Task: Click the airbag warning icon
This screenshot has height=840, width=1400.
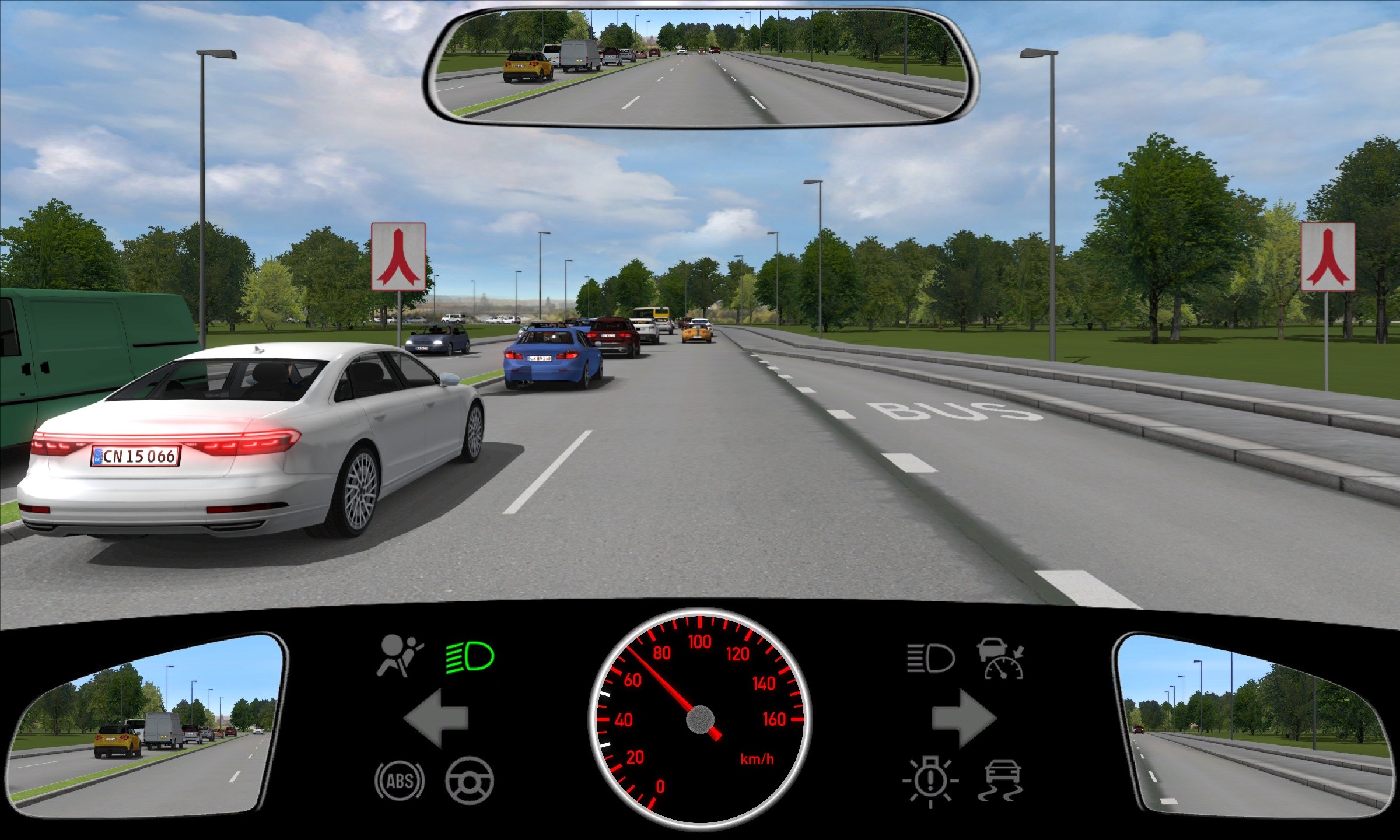Action: 400,656
